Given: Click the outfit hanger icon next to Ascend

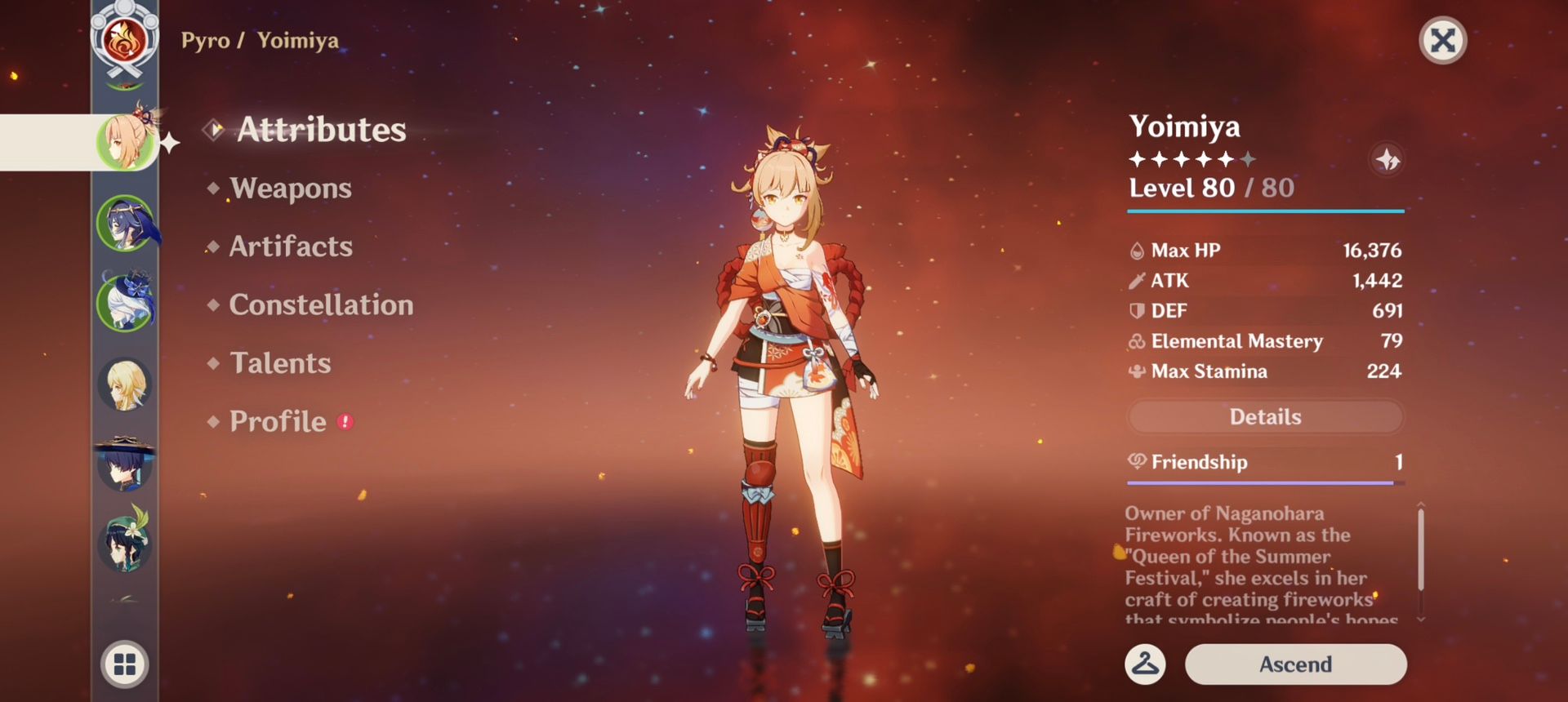Looking at the screenshot, I should (1145, 664).
